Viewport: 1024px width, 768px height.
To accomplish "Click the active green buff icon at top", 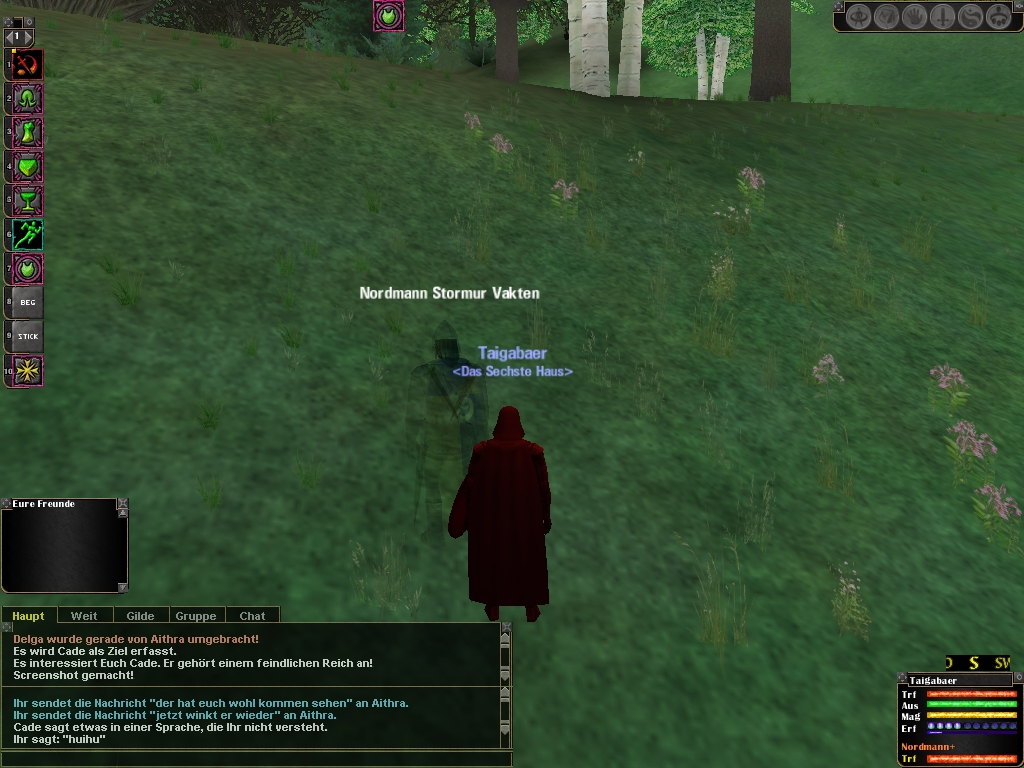I will click(388, 15).
